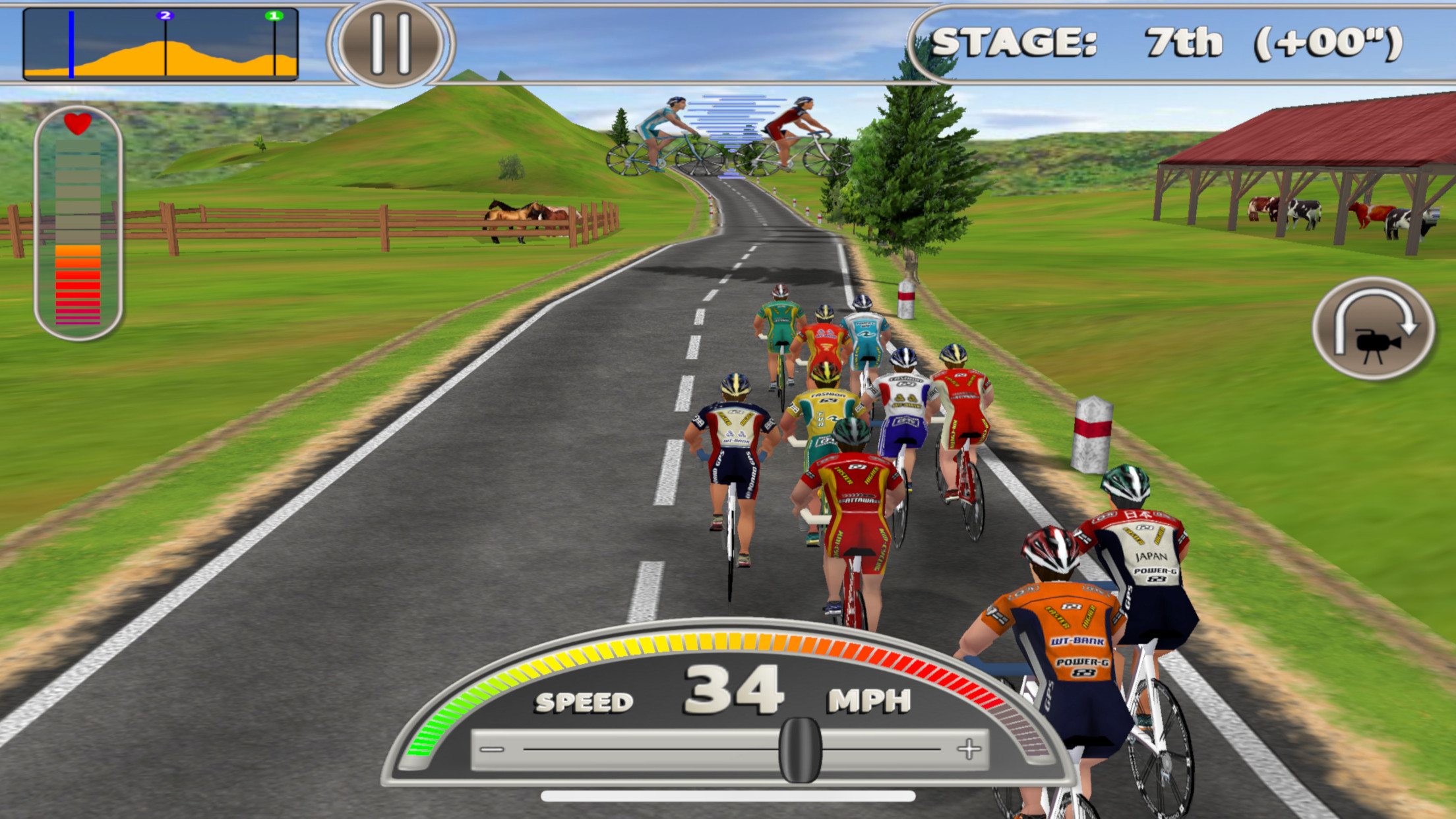Tap the plus to increase effort
Viewport: 1456px width, 819px height.
pyautogui.click(x=969, y=749)
